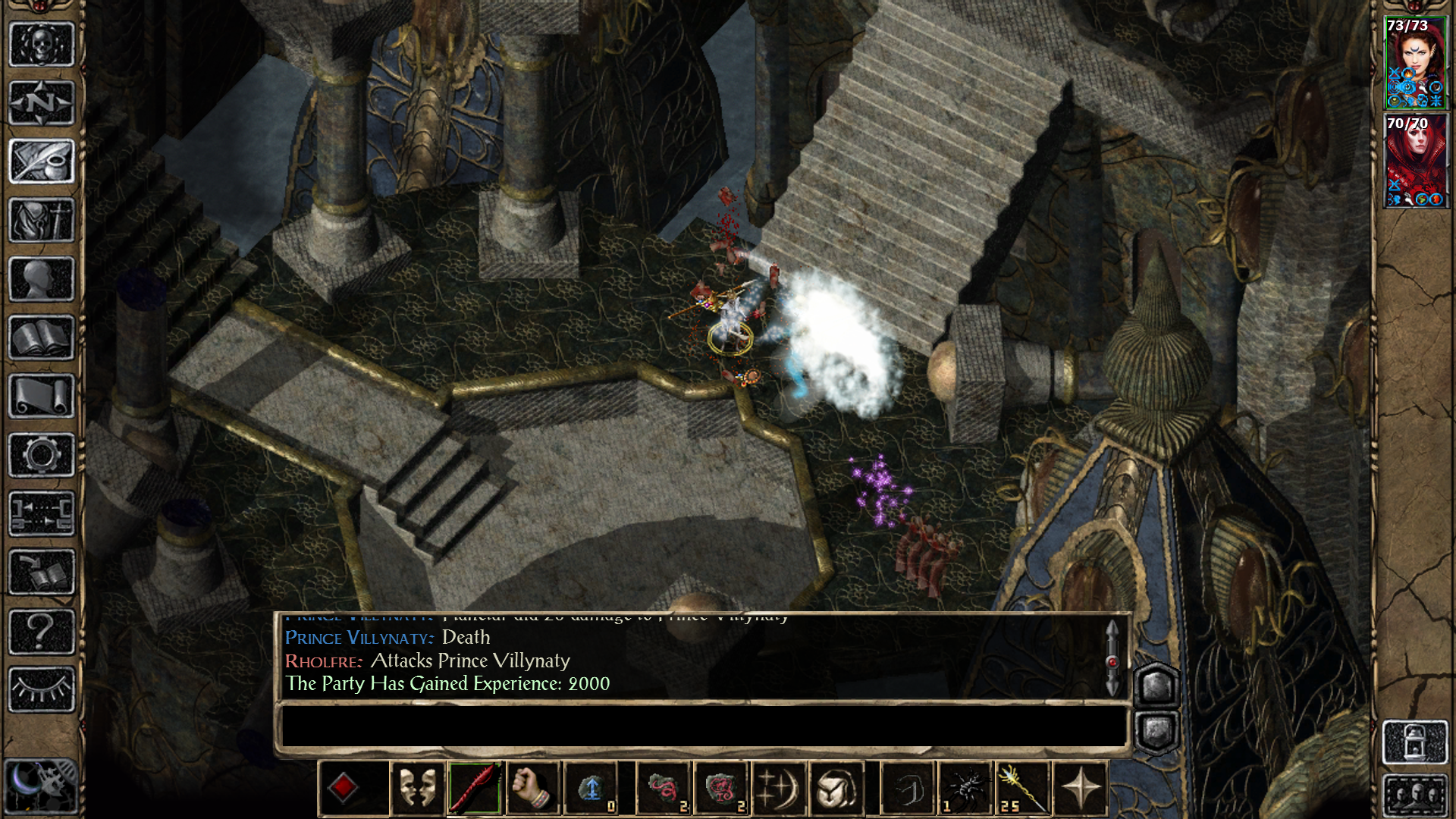The image size is (1456, 819).
Task: Open the mage spellbook
Action: pyautogui.click(x=42, y=337)
